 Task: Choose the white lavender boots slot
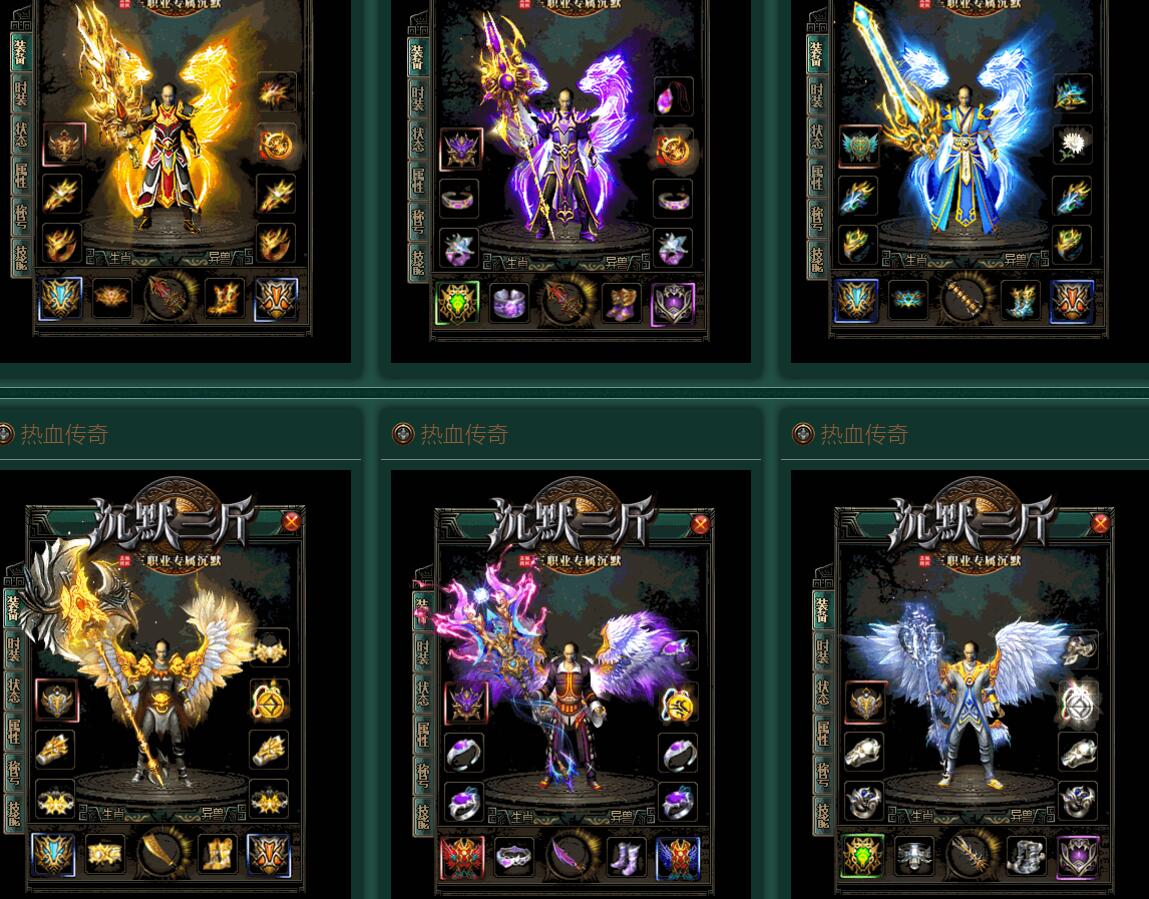coord(624,858)
